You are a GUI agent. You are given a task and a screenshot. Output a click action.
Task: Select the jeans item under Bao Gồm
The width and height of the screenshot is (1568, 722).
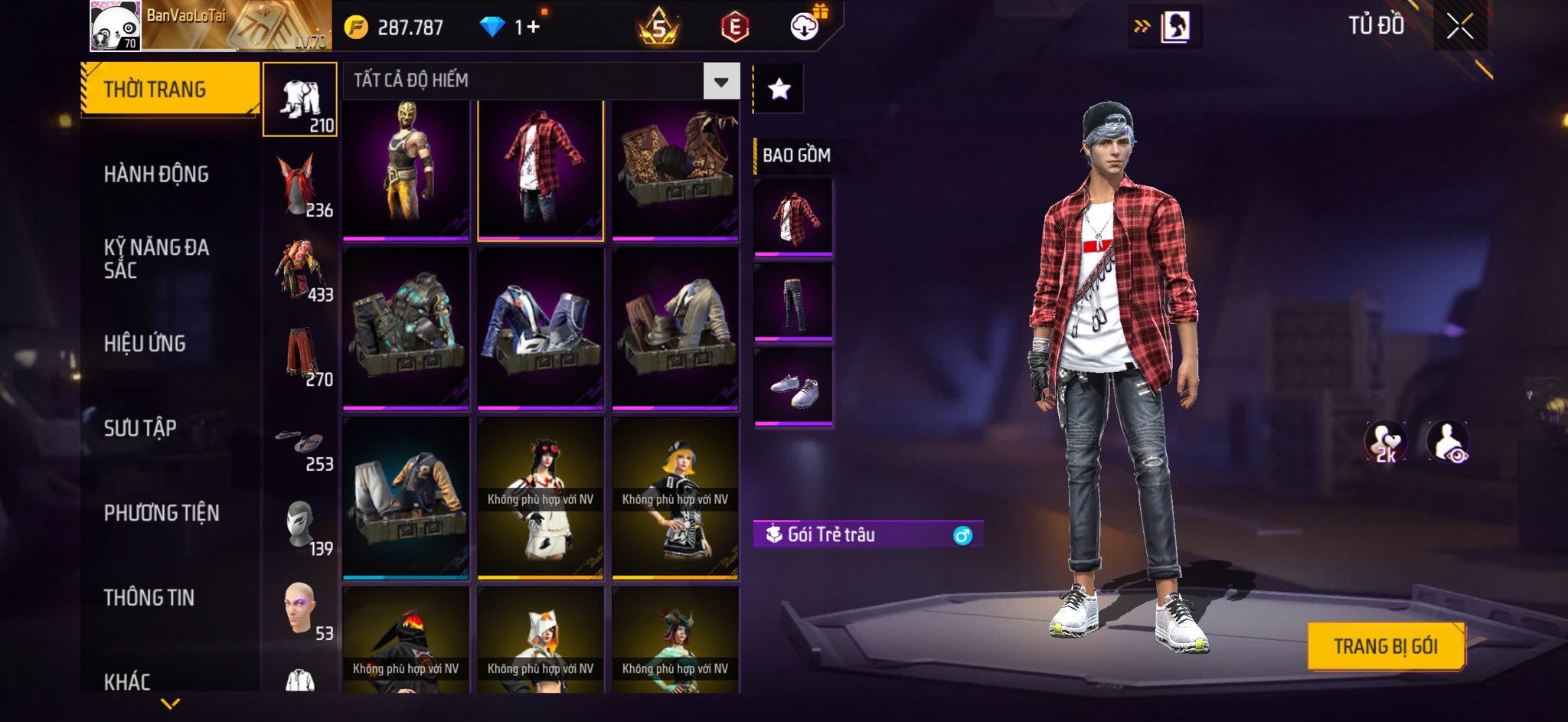(x=793, y=301)
